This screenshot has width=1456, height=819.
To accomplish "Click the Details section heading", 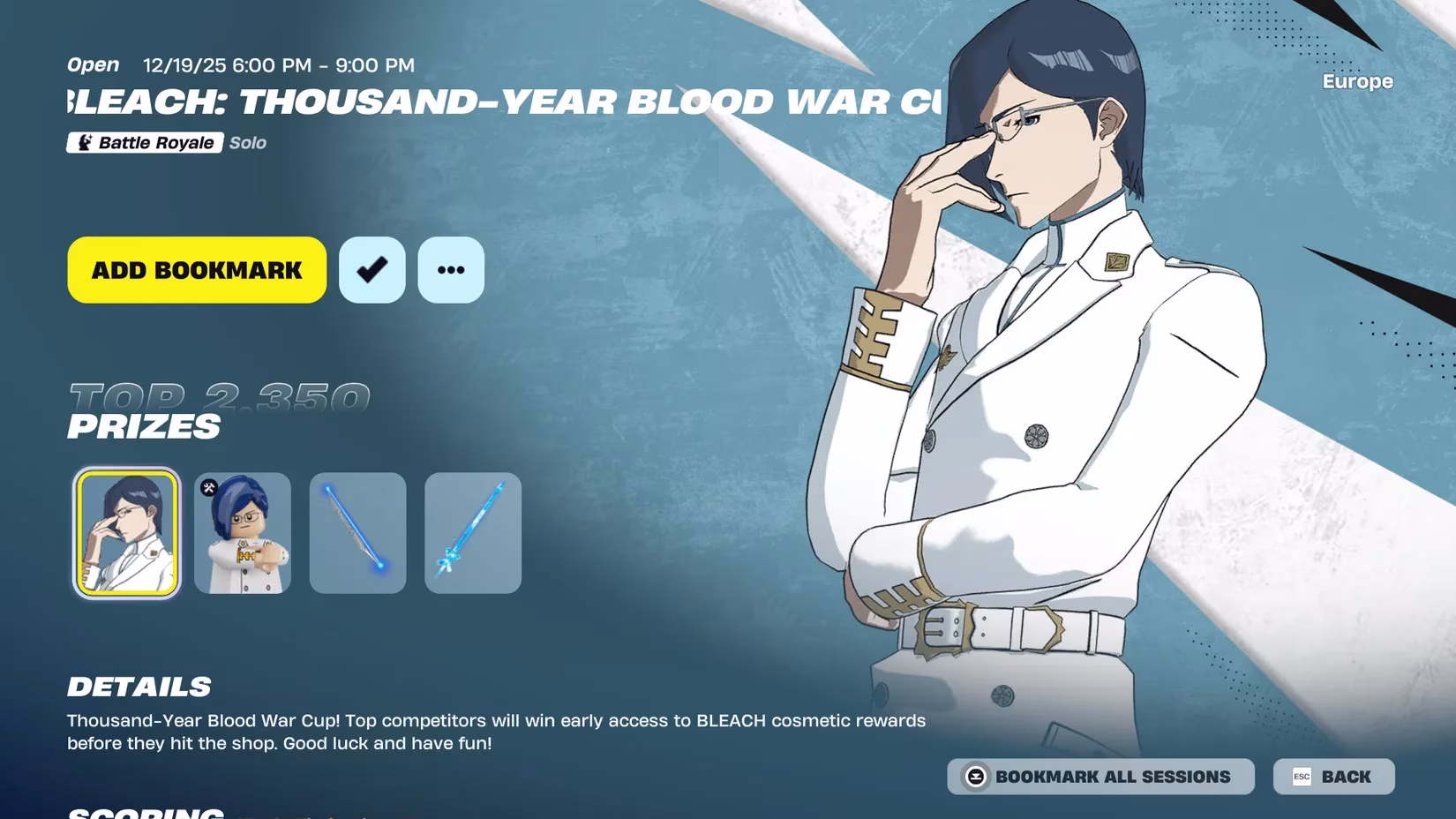I will 140,686.
